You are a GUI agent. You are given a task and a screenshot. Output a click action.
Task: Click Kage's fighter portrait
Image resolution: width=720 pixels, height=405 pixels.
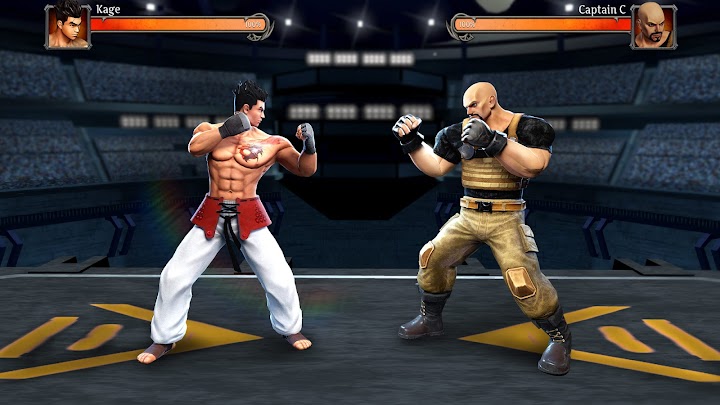(x=67, y=25)
